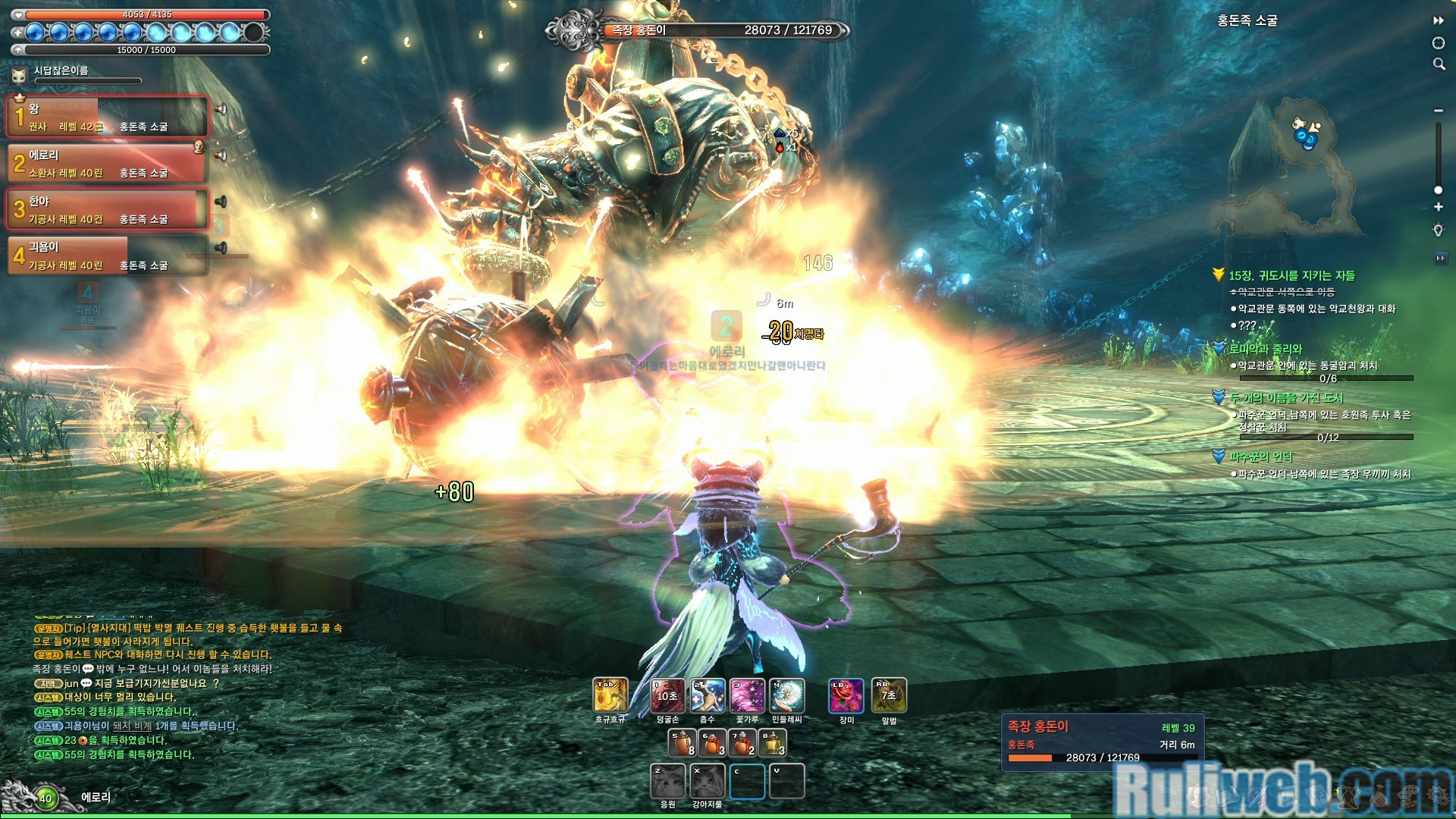This screenshot has width=1456, height=819.
Task: Trigger the 꽃가루 pollen skill
Action: (747, 695)
